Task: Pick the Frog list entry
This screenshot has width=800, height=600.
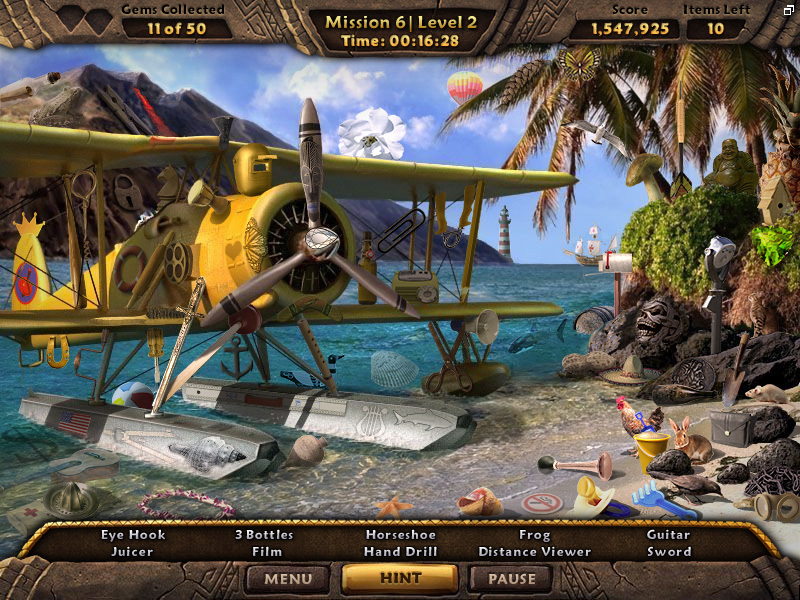Action: (534, 534)
